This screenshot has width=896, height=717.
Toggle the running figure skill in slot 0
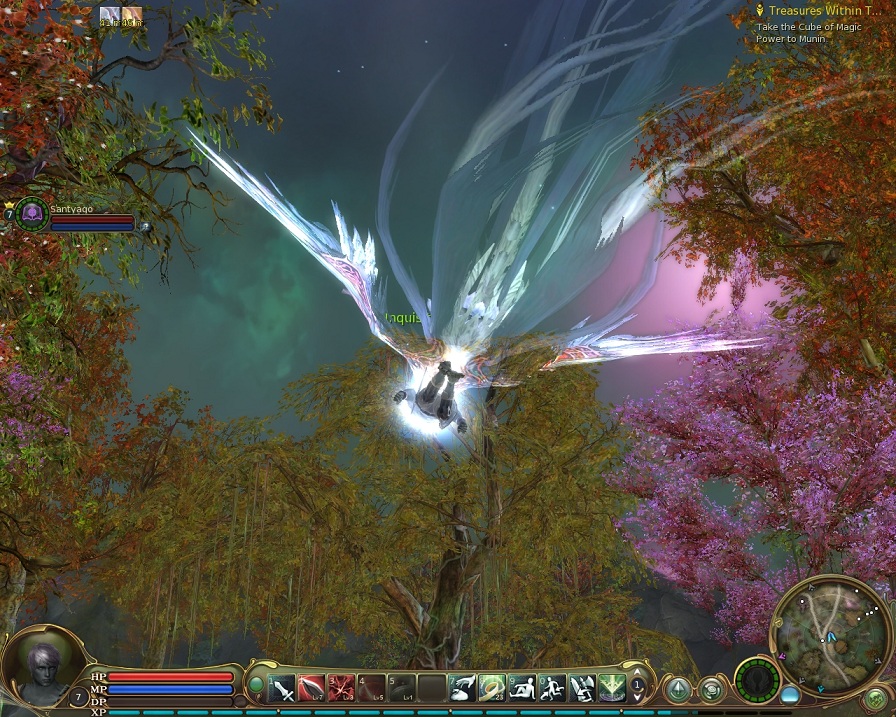(x=552, y=688)
